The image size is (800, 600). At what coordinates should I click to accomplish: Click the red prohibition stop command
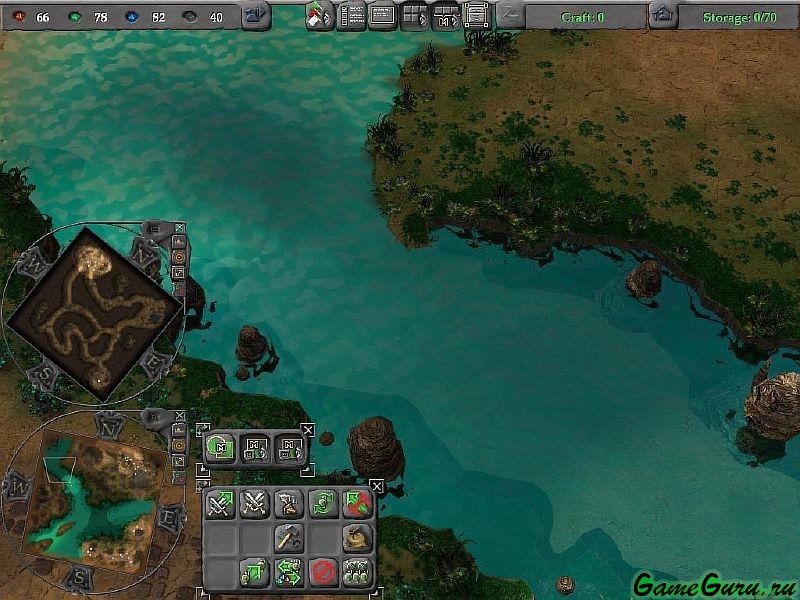pyautogui.click(x=322, y=572)
